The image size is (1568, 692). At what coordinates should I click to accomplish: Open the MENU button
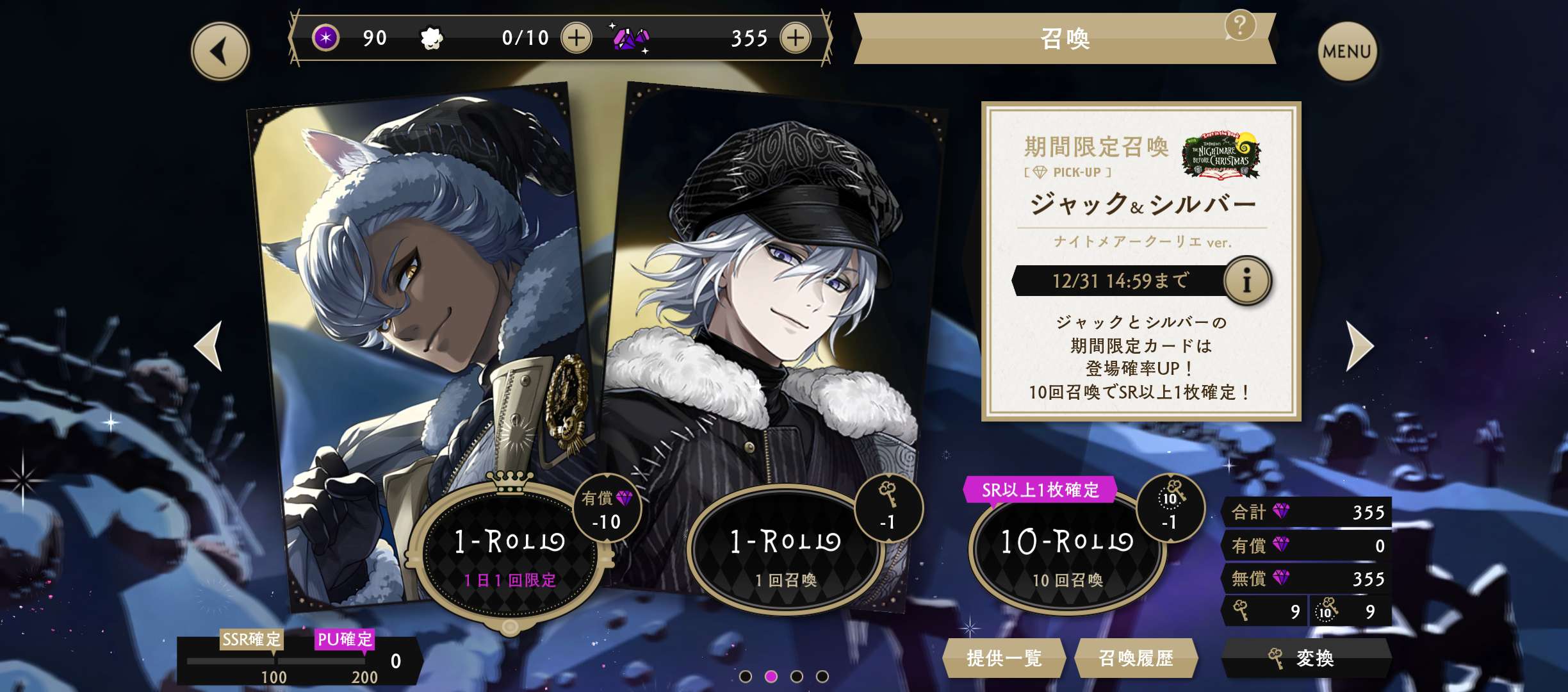pos(1346,51)
